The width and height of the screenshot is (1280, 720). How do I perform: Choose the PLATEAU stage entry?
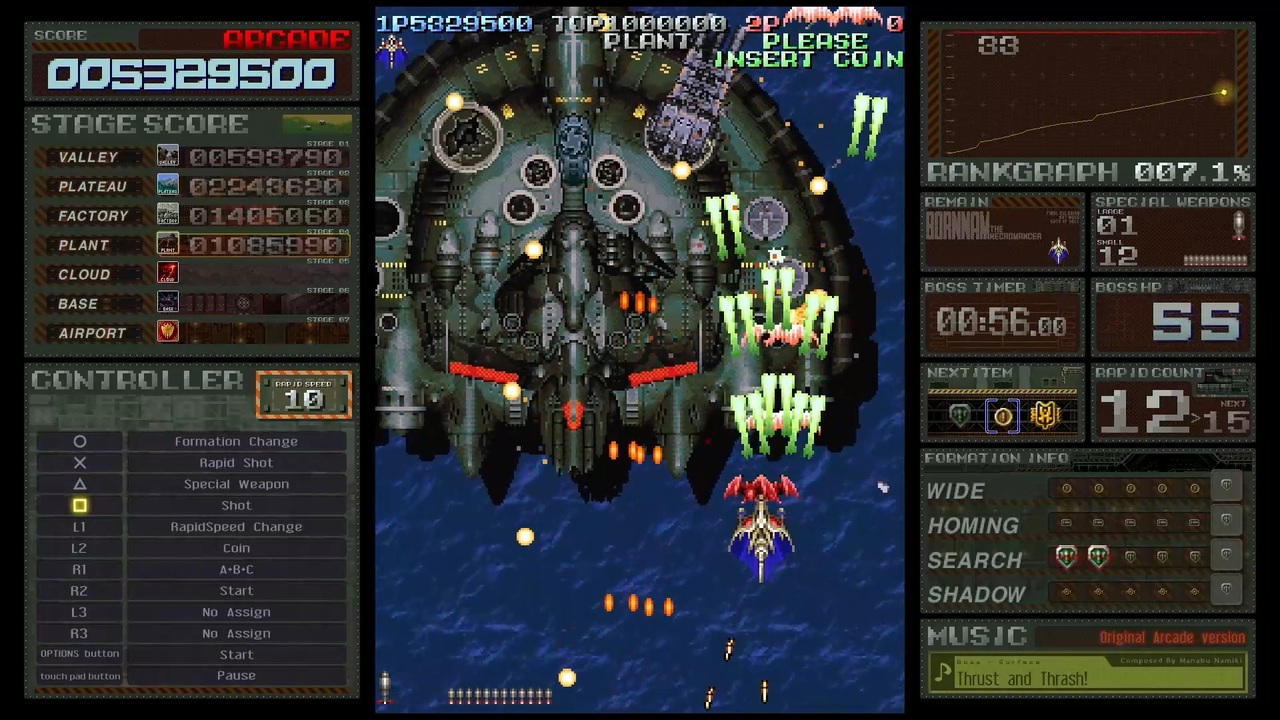192,186
